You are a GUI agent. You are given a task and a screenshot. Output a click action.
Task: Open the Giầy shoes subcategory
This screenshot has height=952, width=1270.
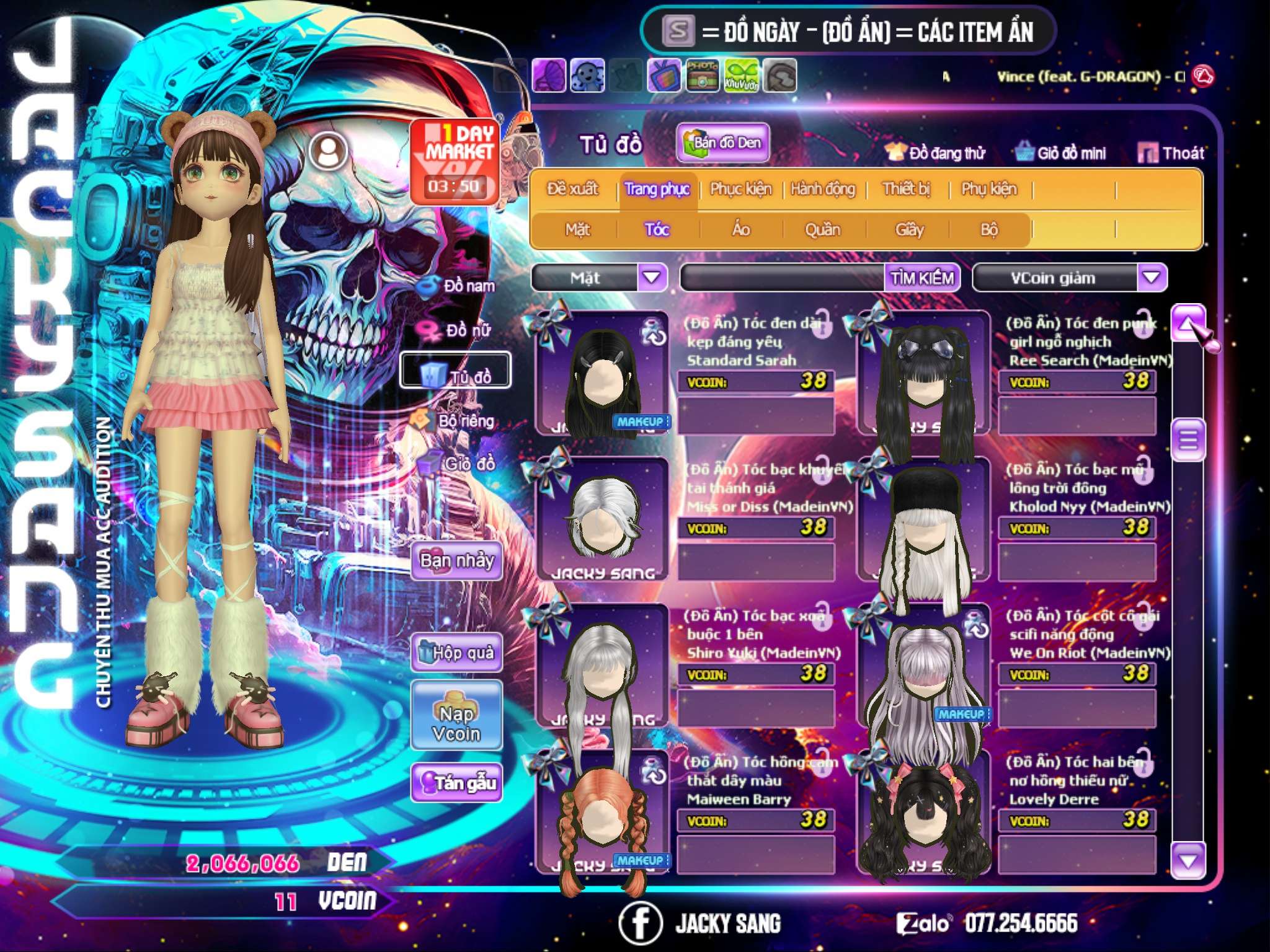coord(909,230)
